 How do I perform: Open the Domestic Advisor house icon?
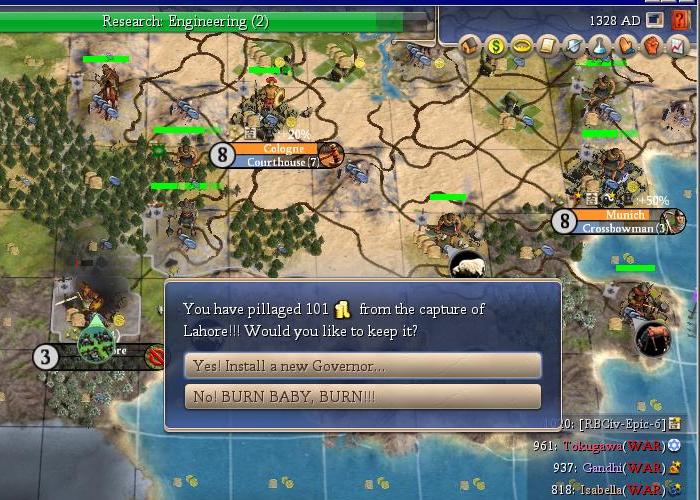(x=470, y=46)
